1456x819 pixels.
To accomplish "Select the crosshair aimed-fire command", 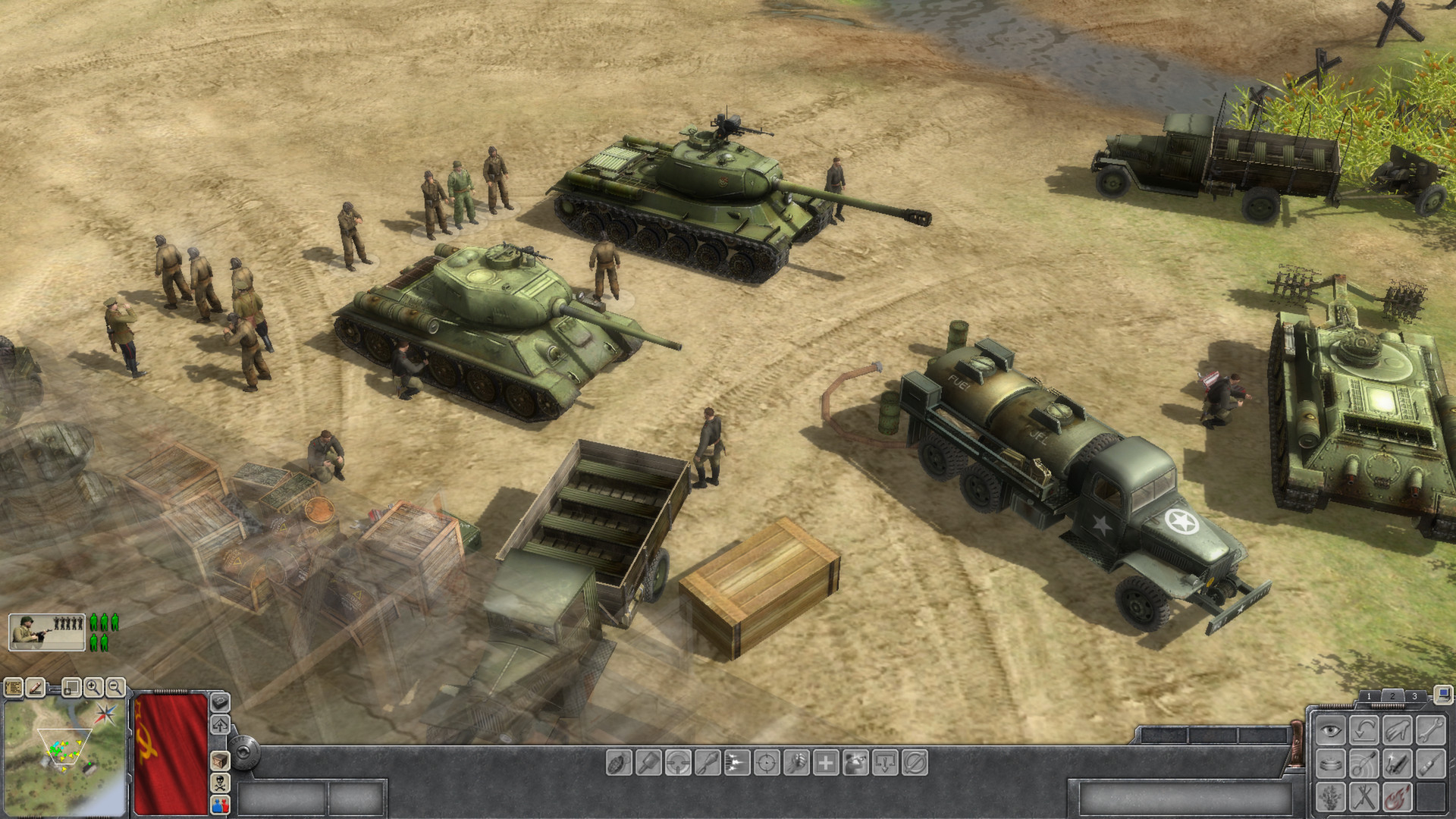I will point(767,763).
